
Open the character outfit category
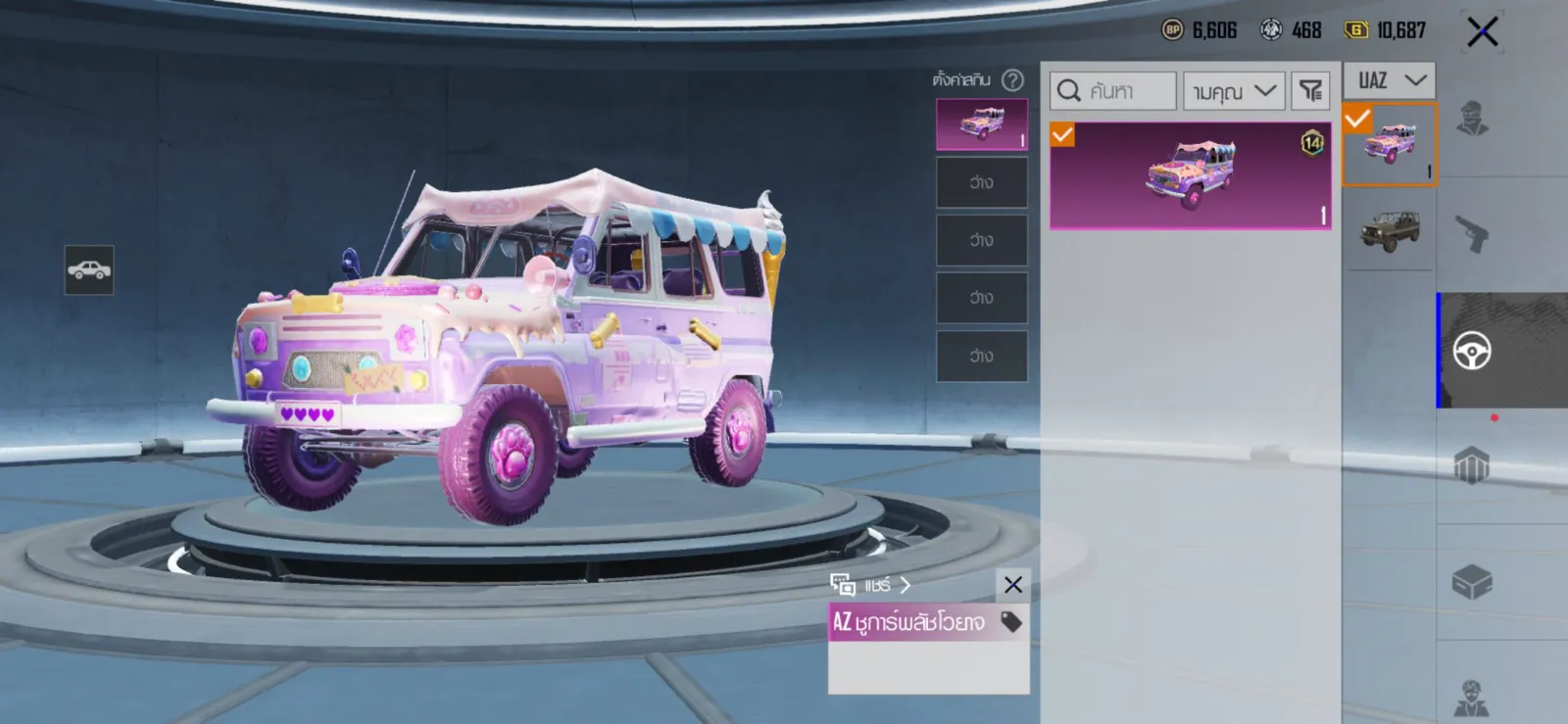point(1471,120)
